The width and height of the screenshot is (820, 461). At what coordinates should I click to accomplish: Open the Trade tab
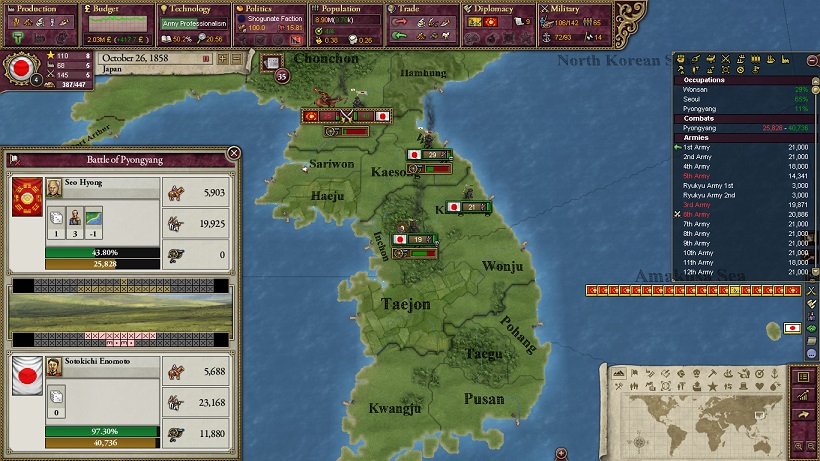point(422,9)
